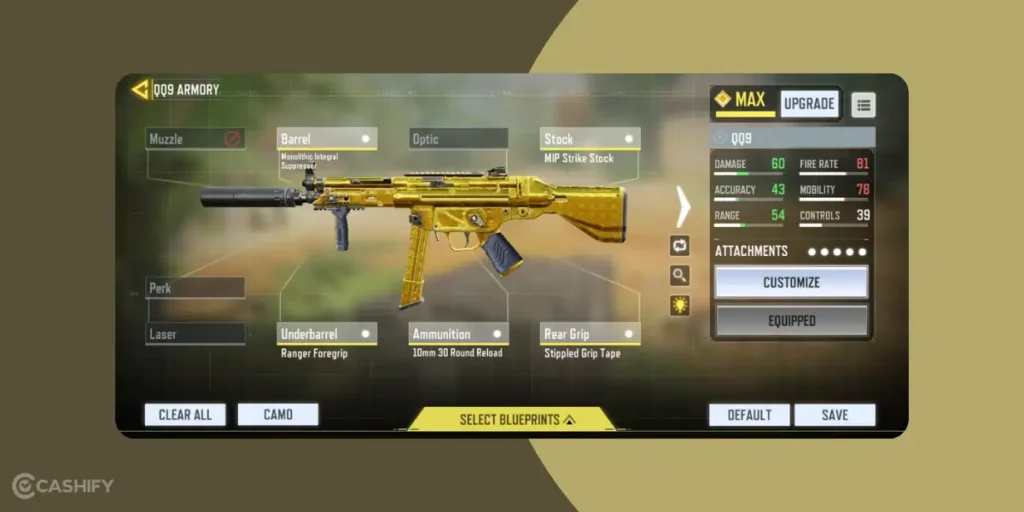Save the weapon build
This screenshot has width=1024, height=512.
point(835,415)
